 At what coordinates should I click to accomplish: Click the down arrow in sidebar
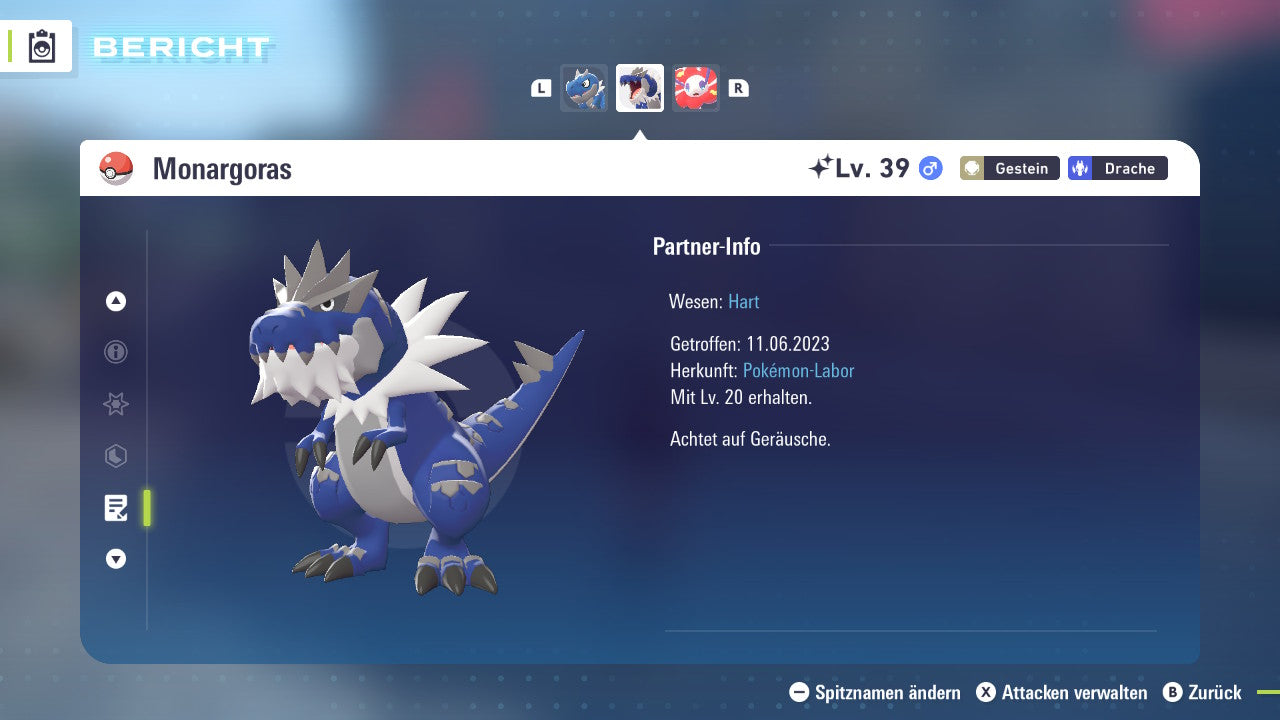point(116,559)
